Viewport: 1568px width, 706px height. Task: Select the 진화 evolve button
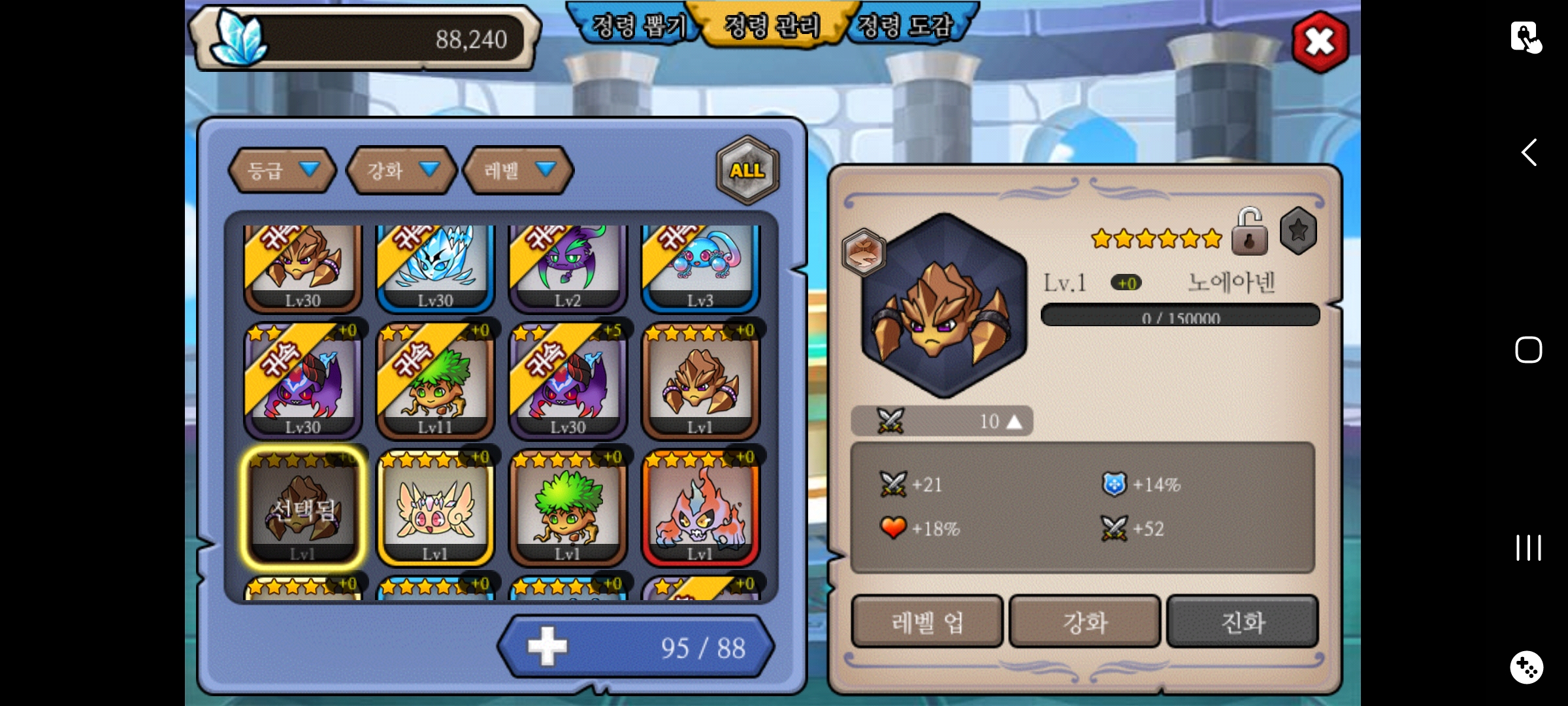pos(1242,622)
